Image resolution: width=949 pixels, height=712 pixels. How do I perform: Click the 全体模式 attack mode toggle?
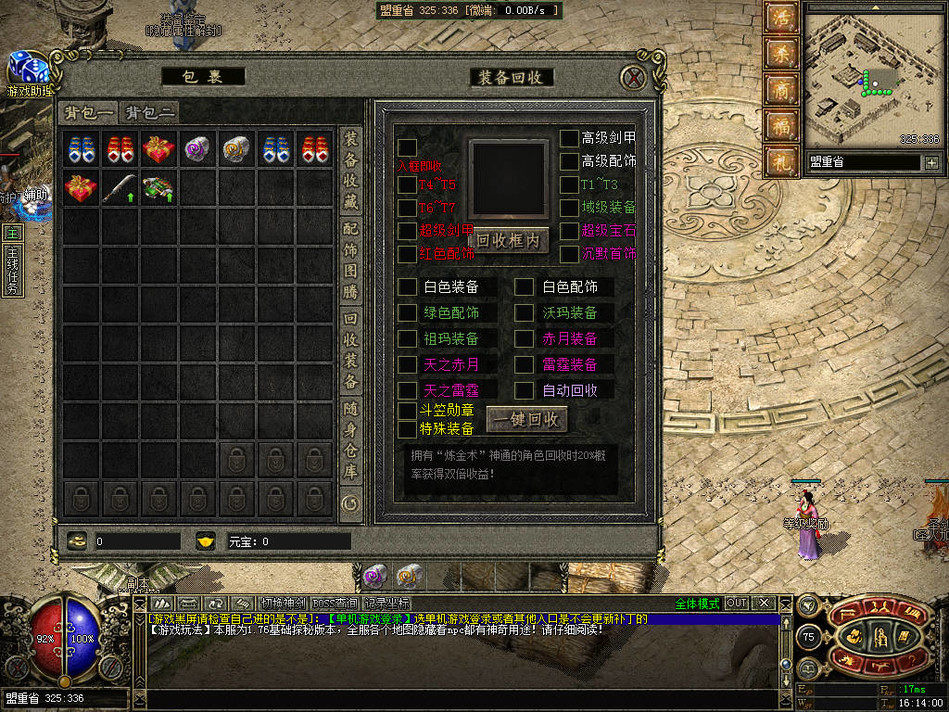coord(697,604)
